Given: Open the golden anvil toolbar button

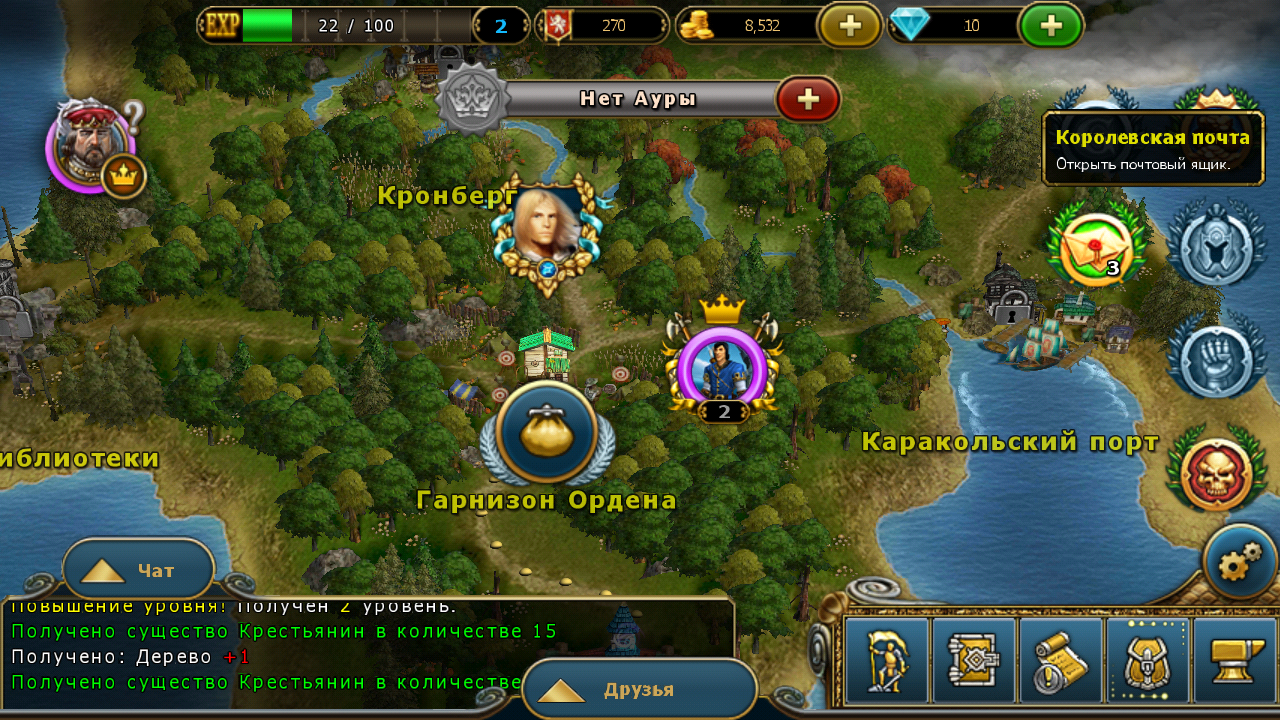Looking at the screenshot, I should 1234,661.
